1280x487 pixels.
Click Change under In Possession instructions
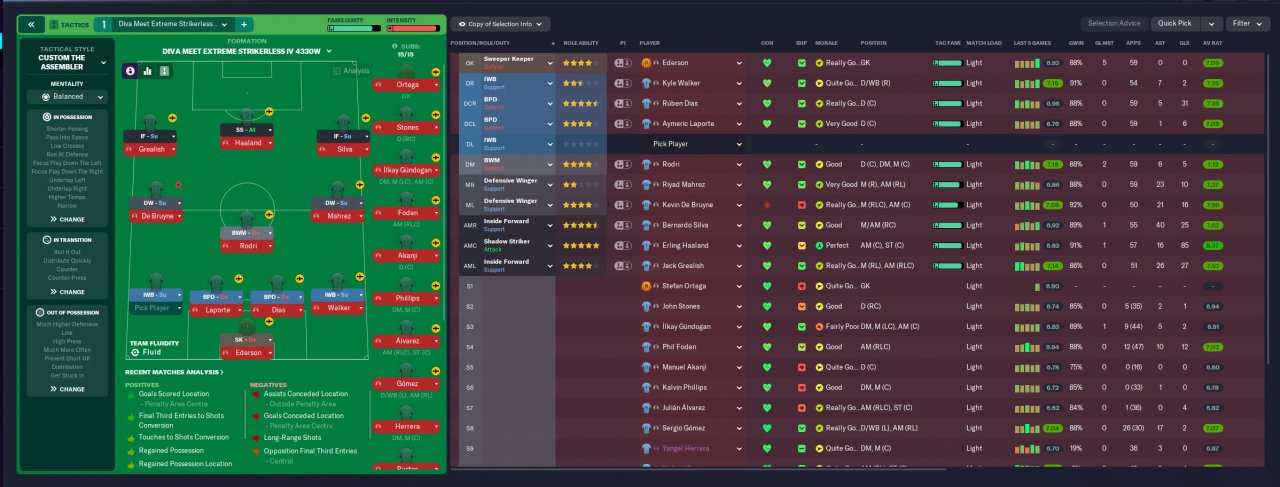[67, 218]
